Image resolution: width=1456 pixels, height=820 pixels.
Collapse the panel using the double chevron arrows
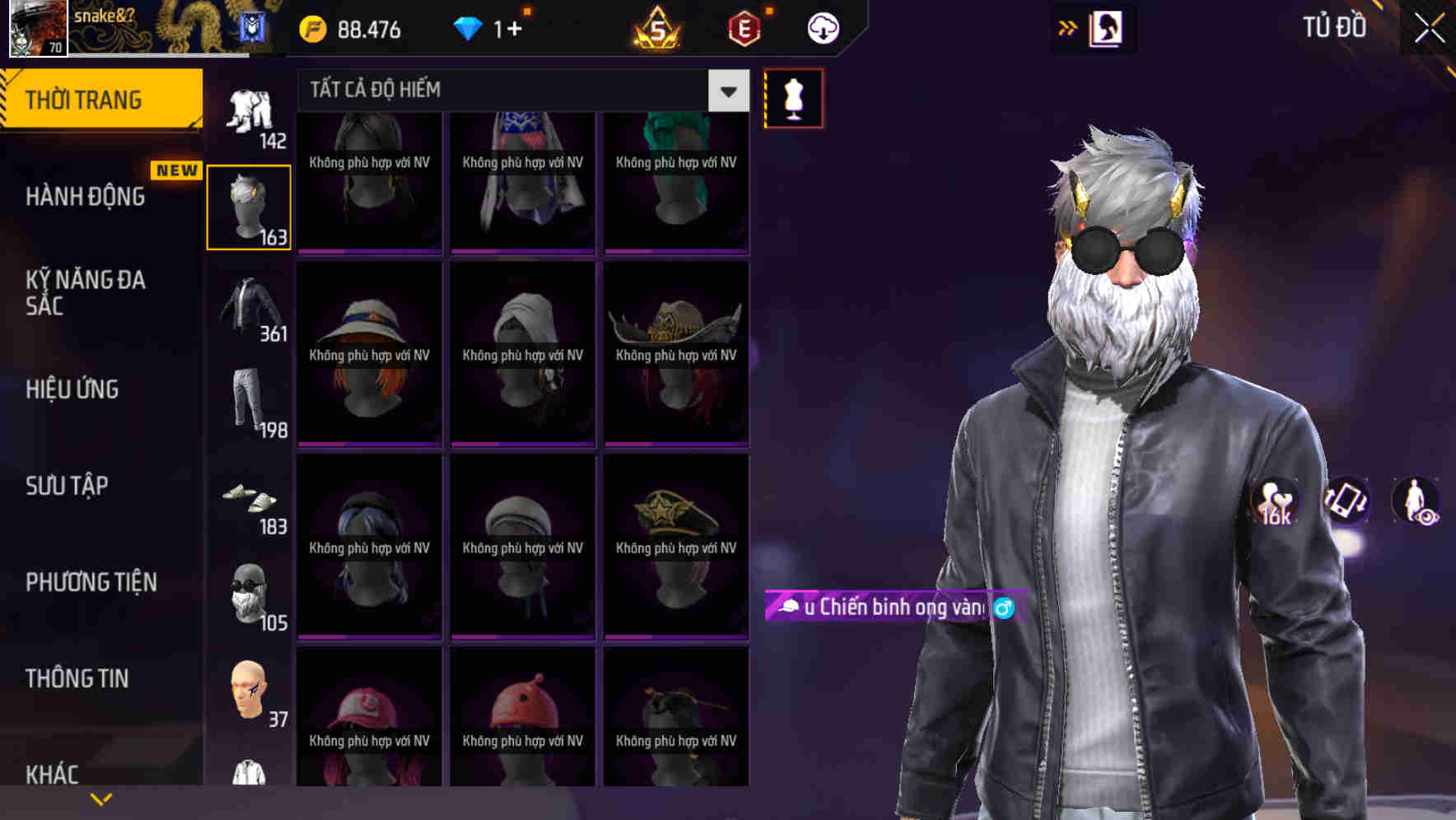click(x=1068, y=27)
